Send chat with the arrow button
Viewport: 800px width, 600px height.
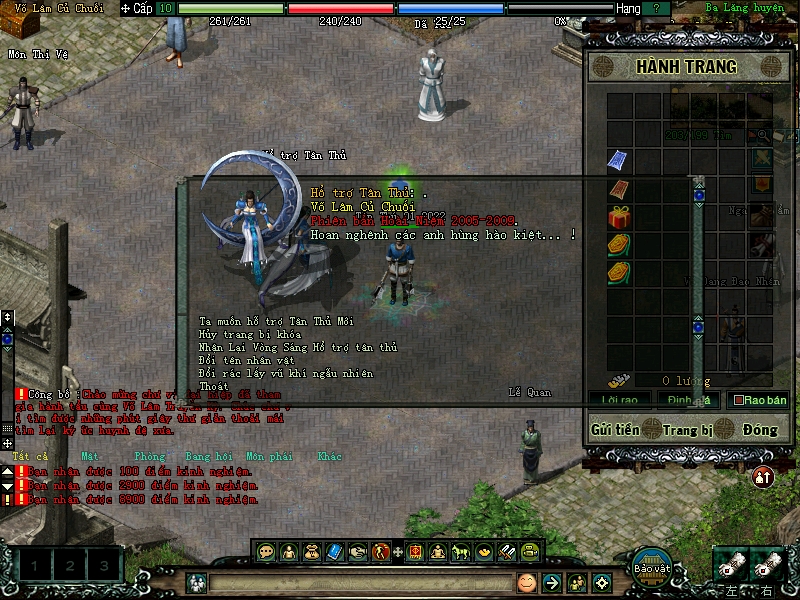[x=551, y=582]
